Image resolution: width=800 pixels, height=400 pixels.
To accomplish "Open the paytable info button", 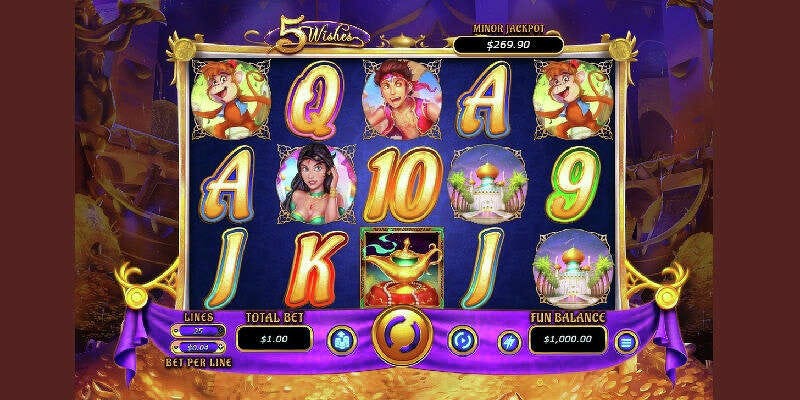I will click(341, 339).
